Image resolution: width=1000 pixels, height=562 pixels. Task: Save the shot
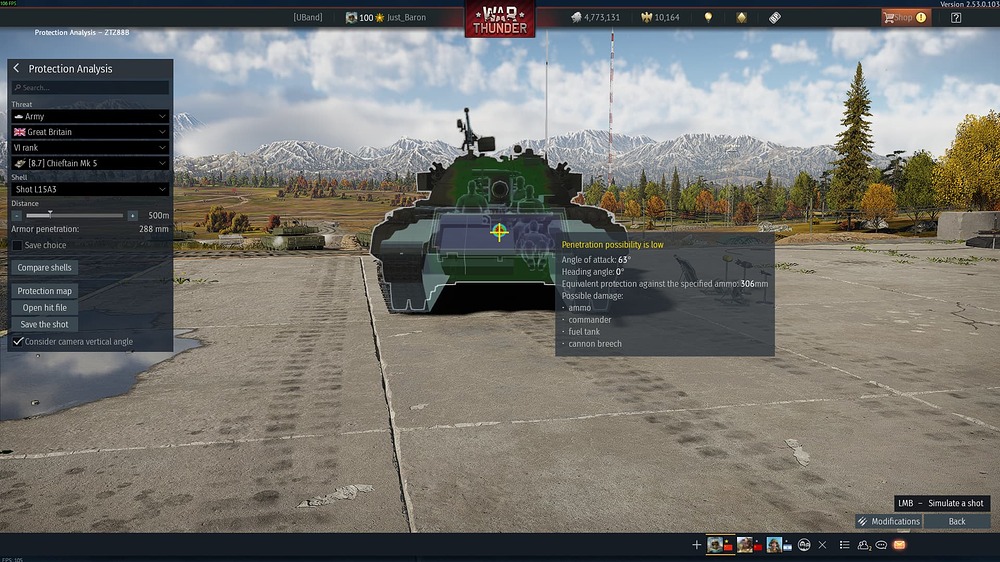[45, 324]
